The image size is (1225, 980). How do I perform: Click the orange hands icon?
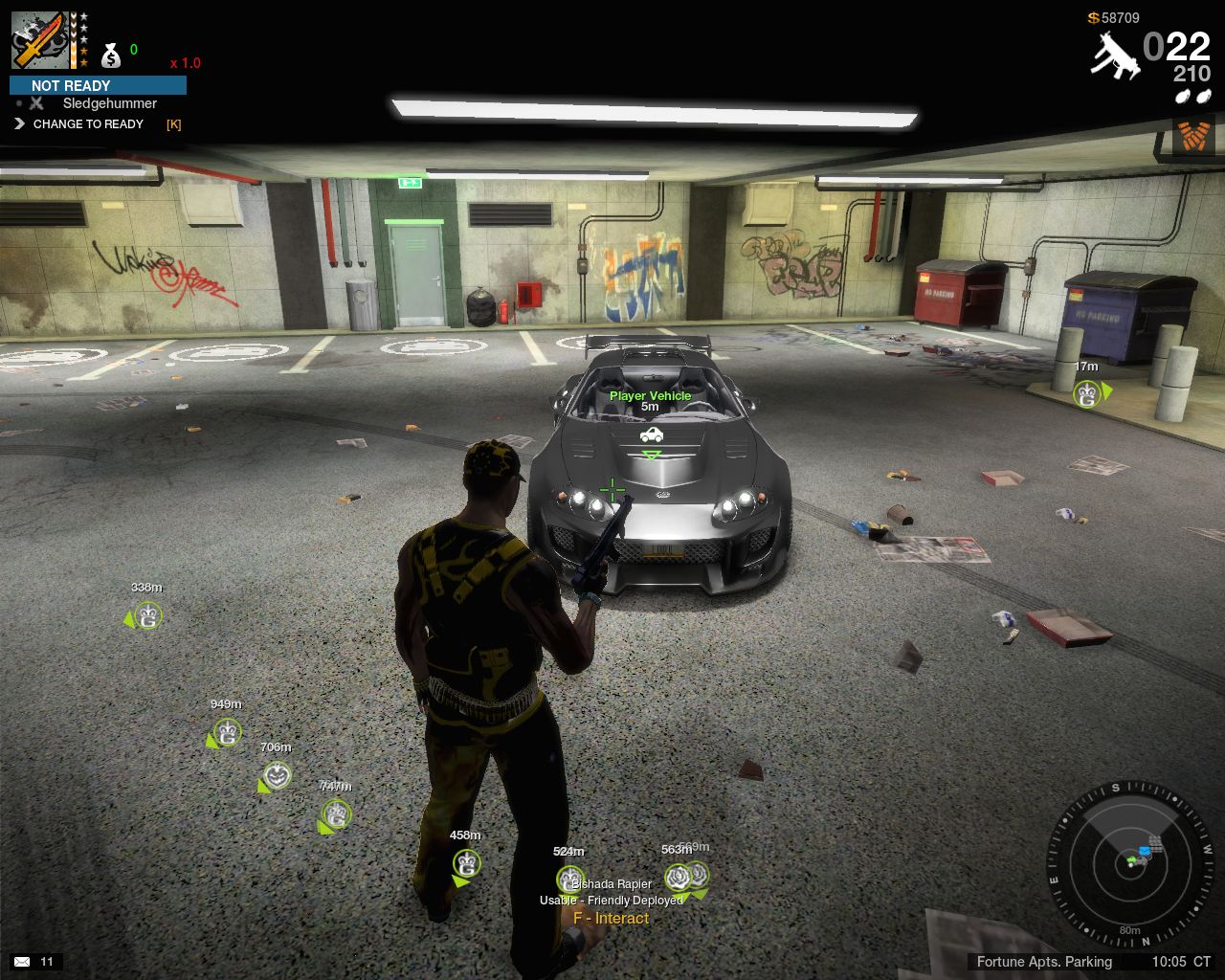click(x=1192, y=136)
